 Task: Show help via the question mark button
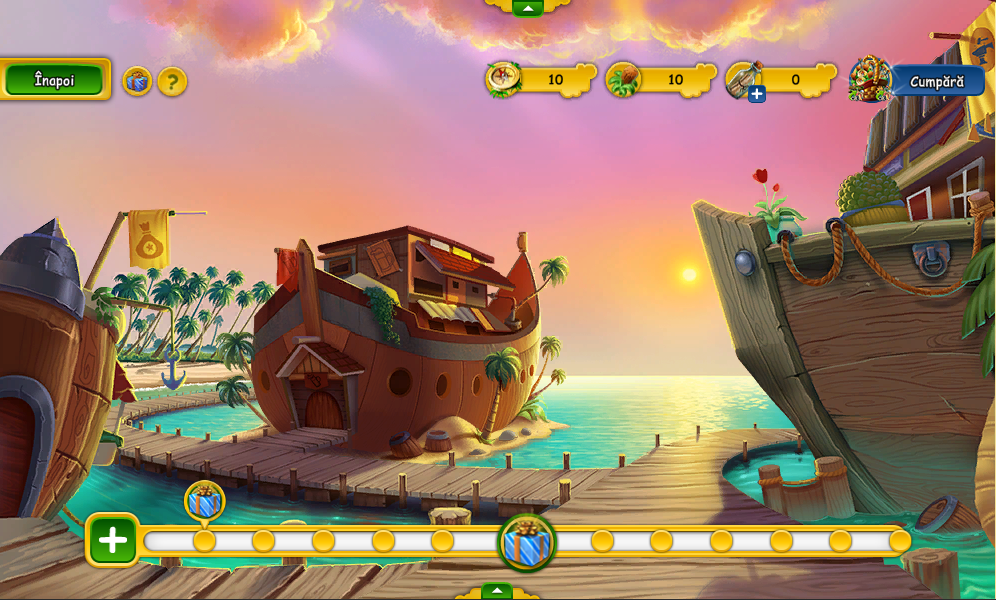coord(172,81)
